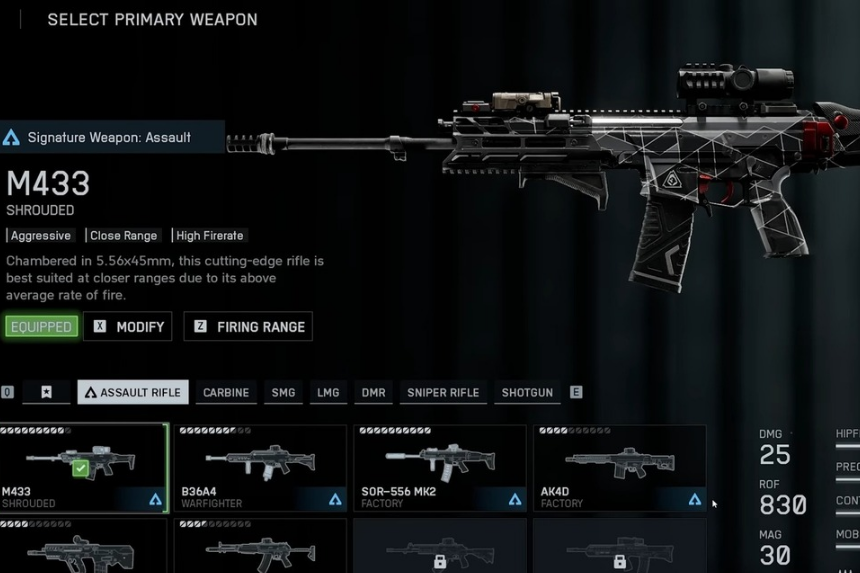The image size is (860, 573).
Task: Choose the Shotgun tab
Action: pyautogui.click(x=527, y=393)
